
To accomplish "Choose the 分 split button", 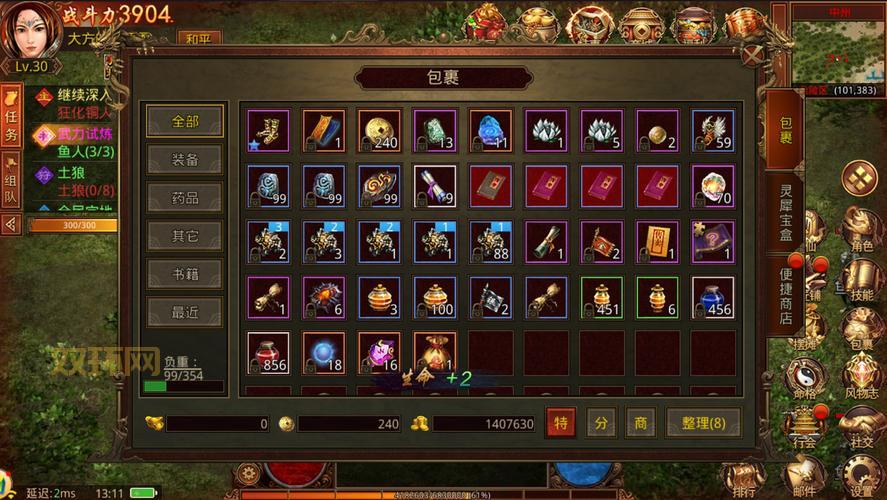I will point(600,423).
